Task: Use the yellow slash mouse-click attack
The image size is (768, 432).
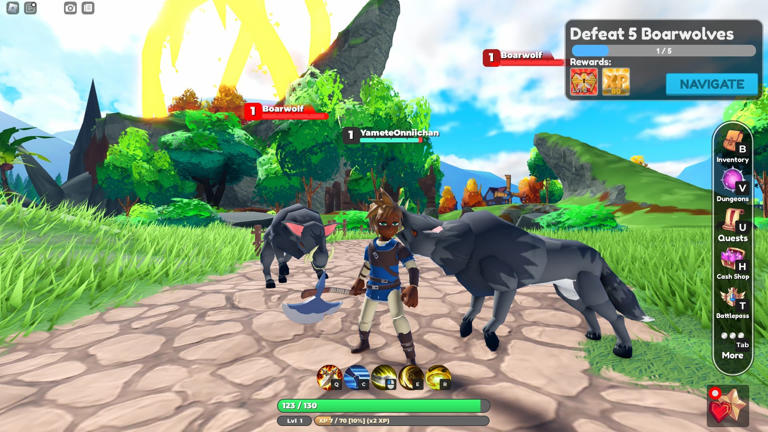Action: tap(384, 377)
